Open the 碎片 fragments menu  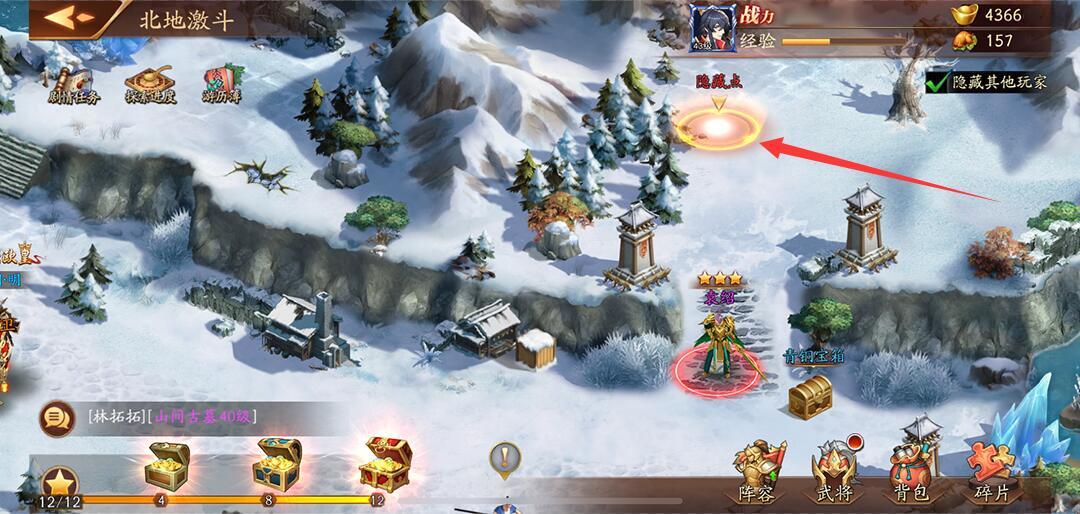pyautogui.click(x=991, y=472)
